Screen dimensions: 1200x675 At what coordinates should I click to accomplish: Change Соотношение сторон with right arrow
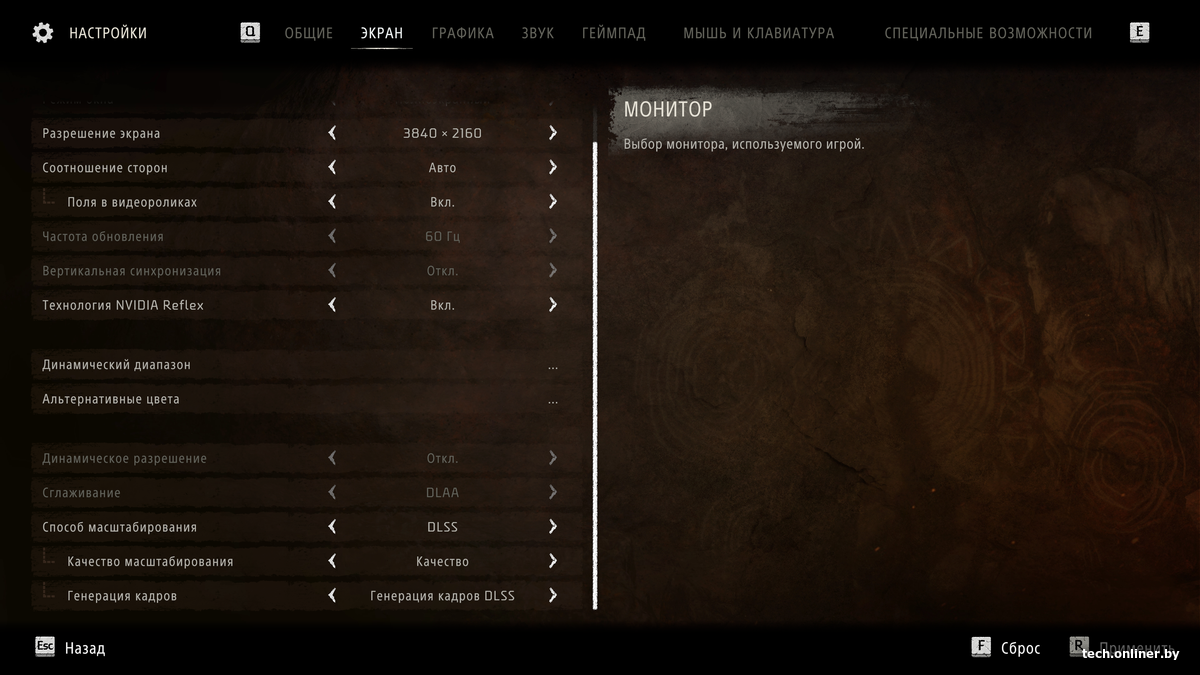[x=553, y=168]
